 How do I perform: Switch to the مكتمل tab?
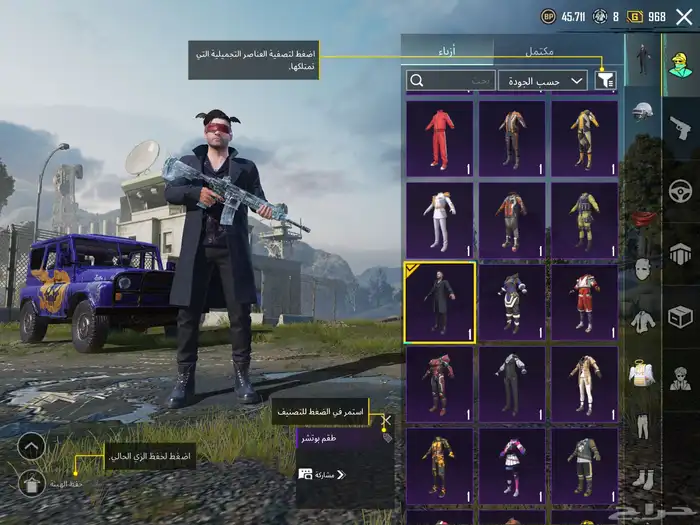tap(540, 50)
